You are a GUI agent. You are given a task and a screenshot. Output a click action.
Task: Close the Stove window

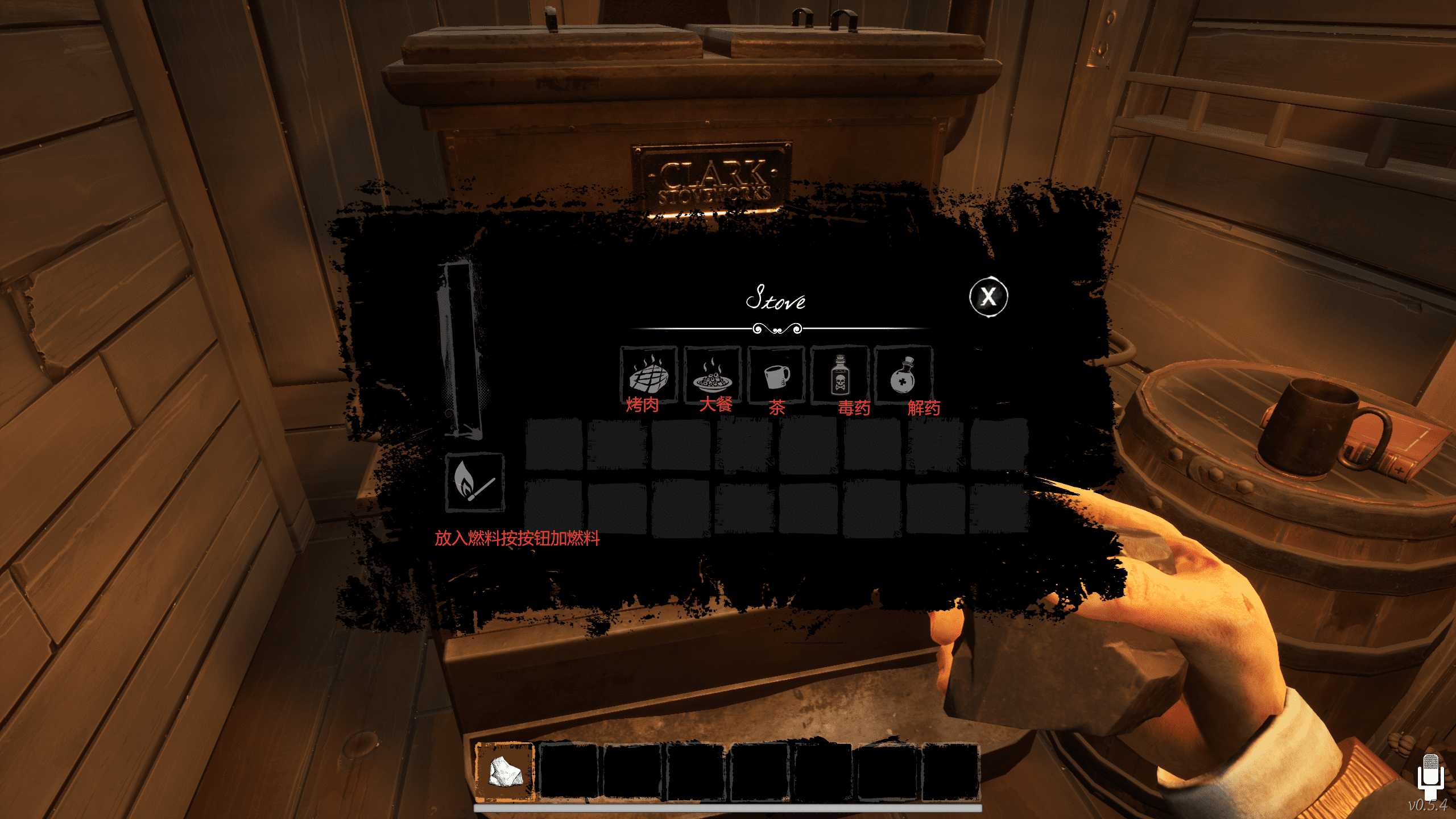tap(988, 296)
